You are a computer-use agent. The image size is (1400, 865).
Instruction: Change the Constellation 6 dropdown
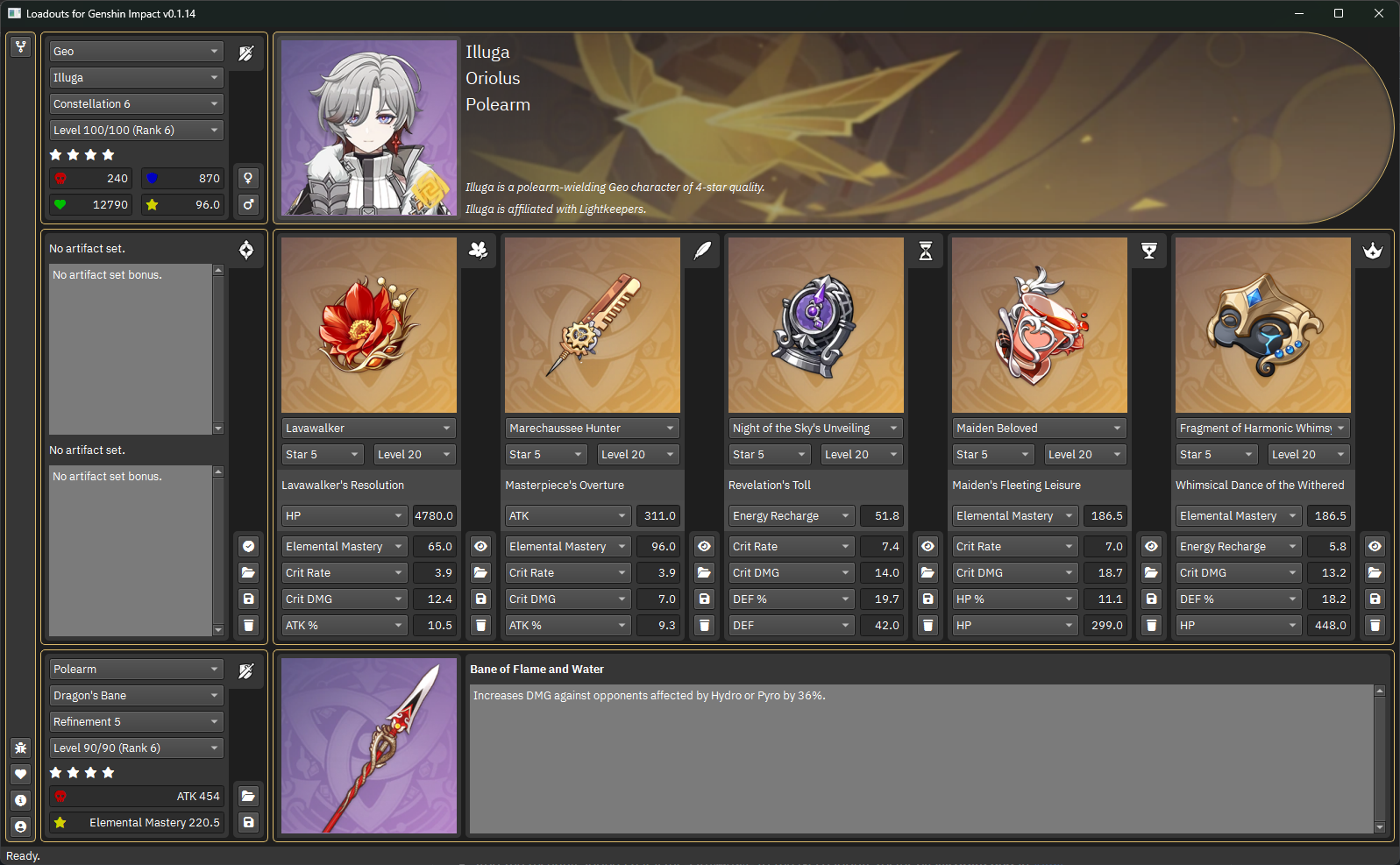[136, 104]
